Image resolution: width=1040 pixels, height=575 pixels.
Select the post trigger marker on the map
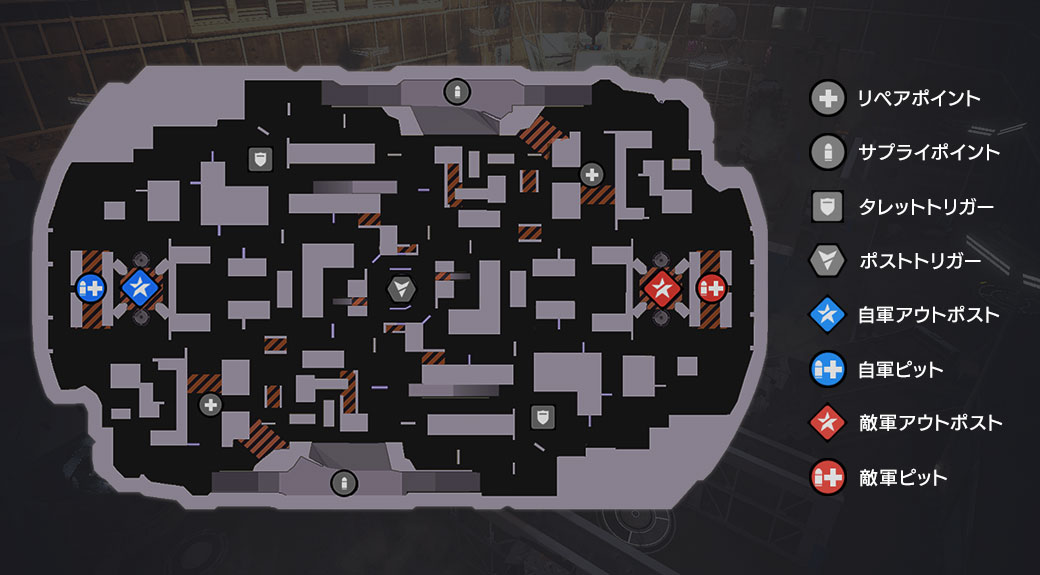(x=401, y=289)
